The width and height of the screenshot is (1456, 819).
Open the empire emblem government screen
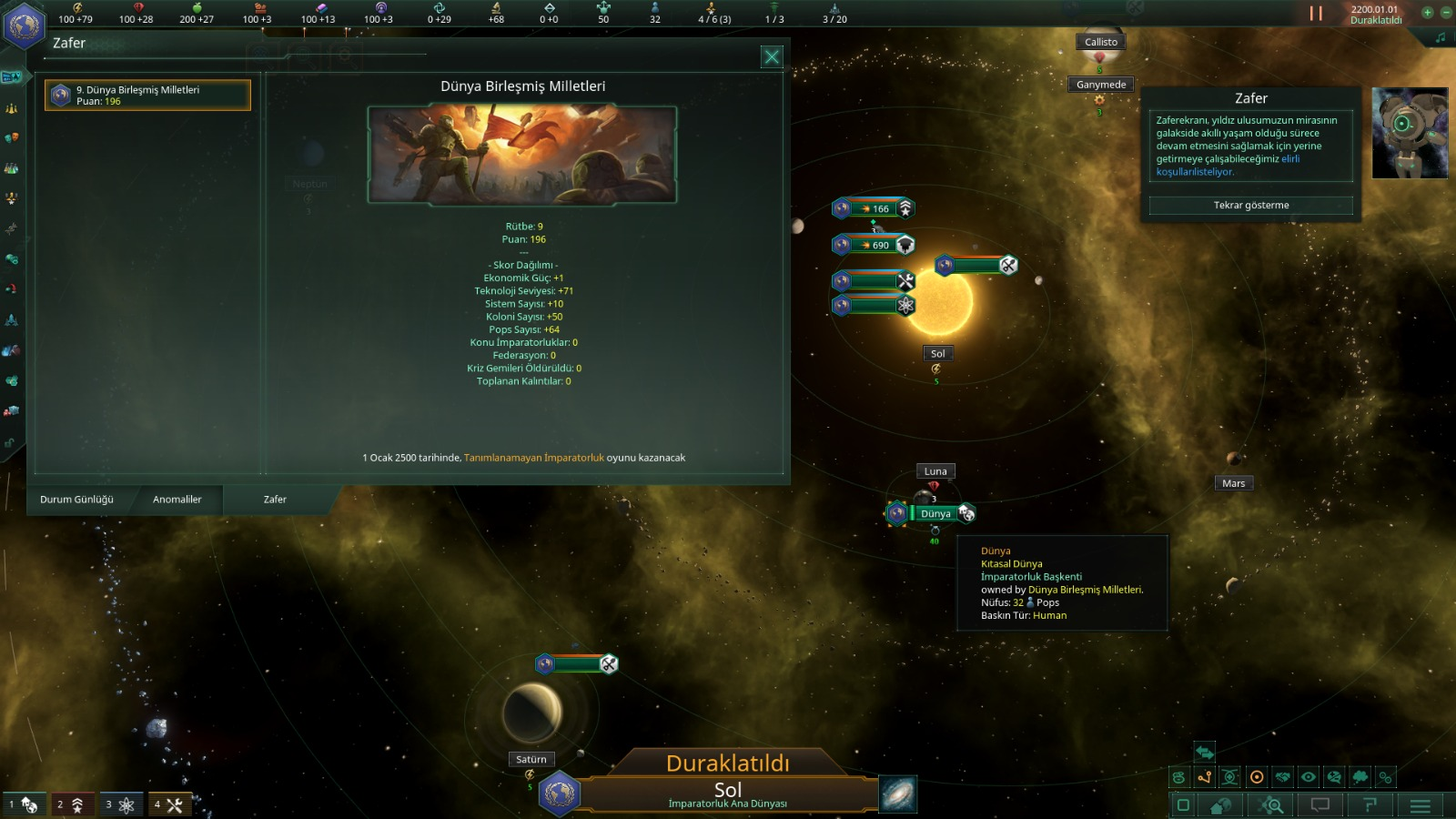tap(24, 25)
